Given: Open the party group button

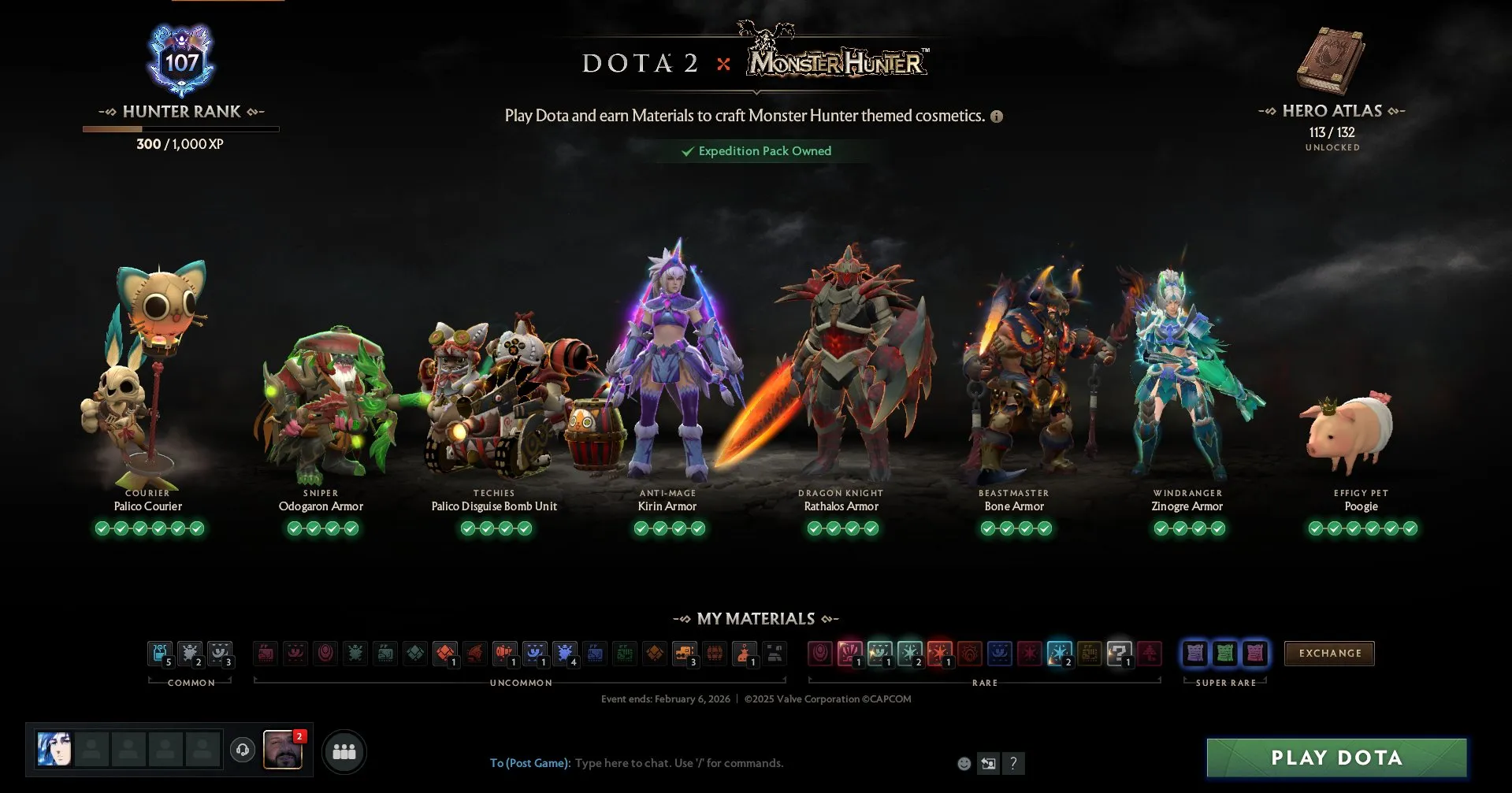Looking at the screenshot, I should (344, 751).
